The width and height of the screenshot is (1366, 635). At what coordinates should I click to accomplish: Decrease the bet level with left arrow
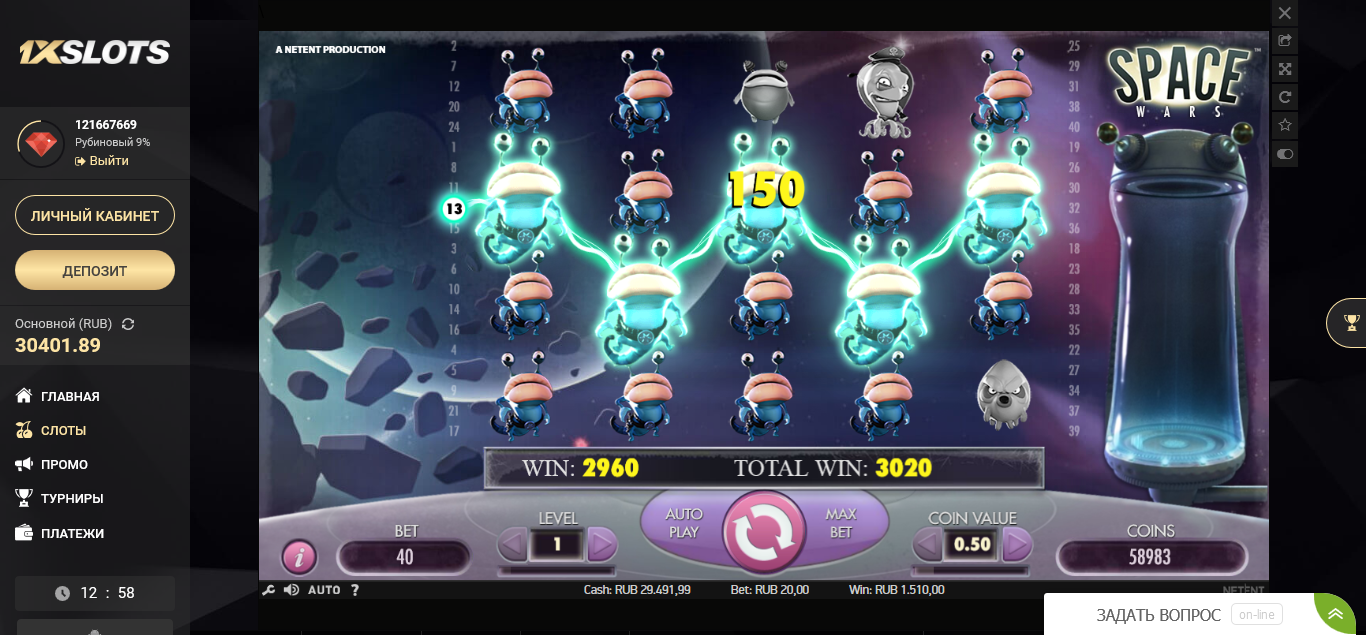click(513, 545)
